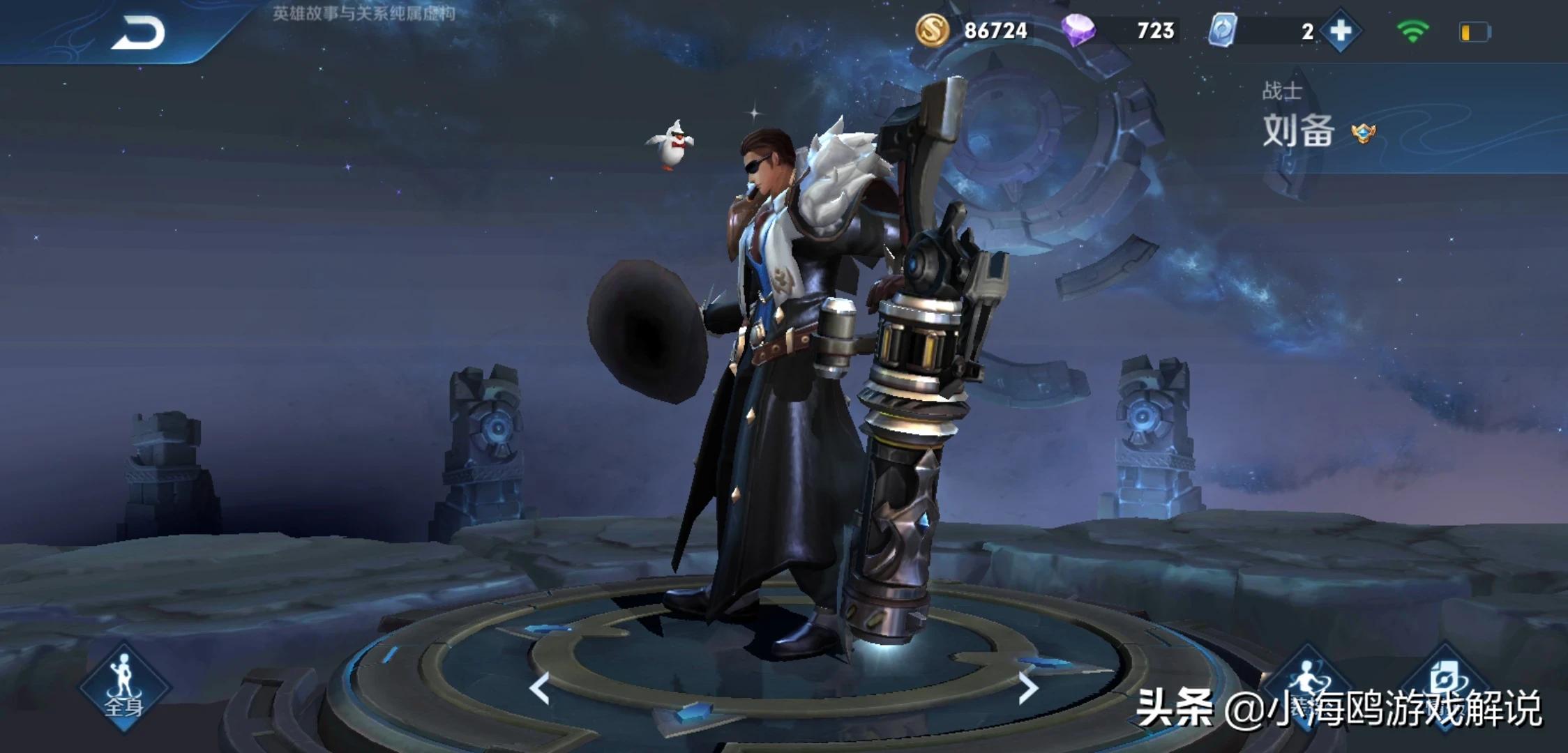Click the purple diamond currency icon
This screenshot has width=1568, height=753.
click(1078, 31)
